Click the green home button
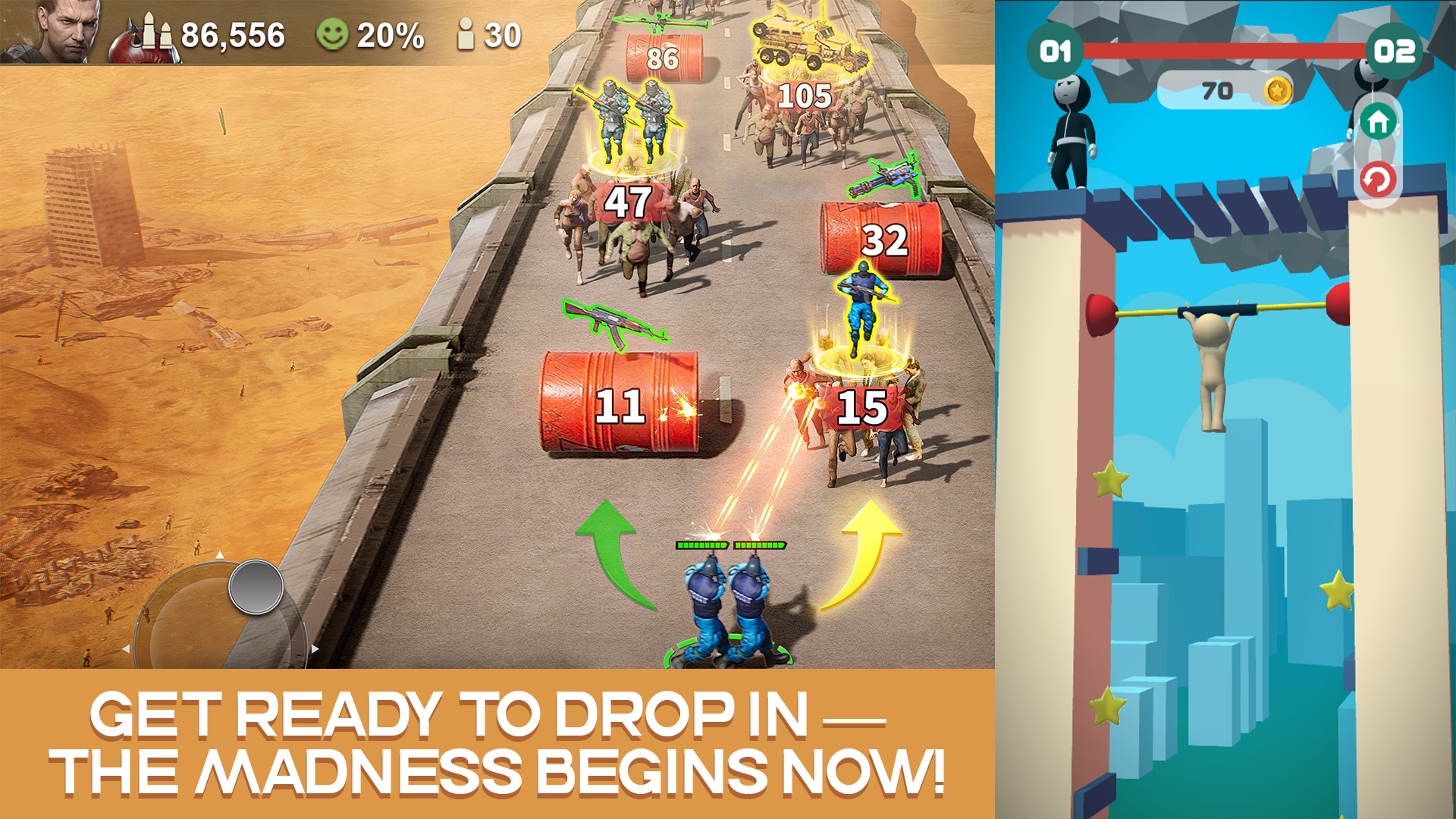Screen dimensions: 1456x819 pos(1378,121)
